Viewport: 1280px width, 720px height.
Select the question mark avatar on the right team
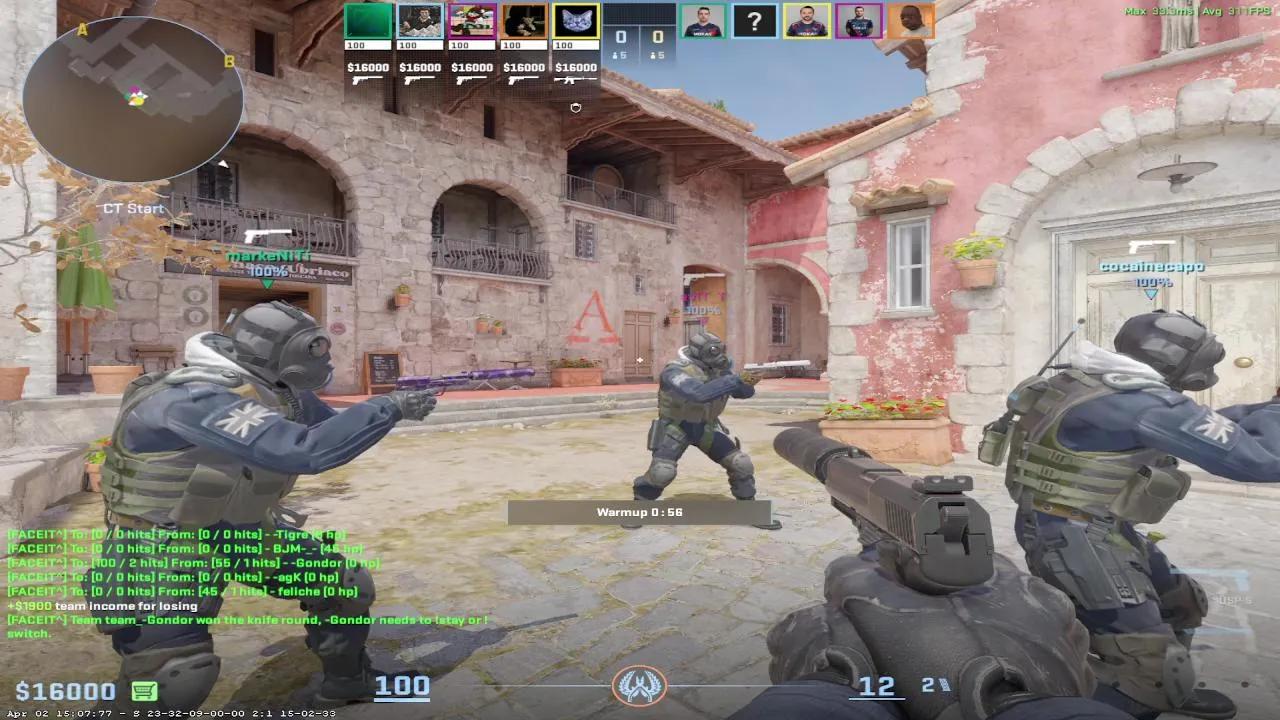pos(753,21)
